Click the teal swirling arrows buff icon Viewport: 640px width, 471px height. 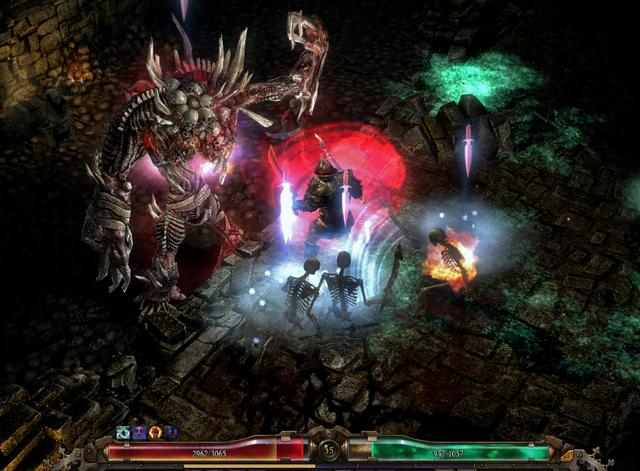pos(123,432)
